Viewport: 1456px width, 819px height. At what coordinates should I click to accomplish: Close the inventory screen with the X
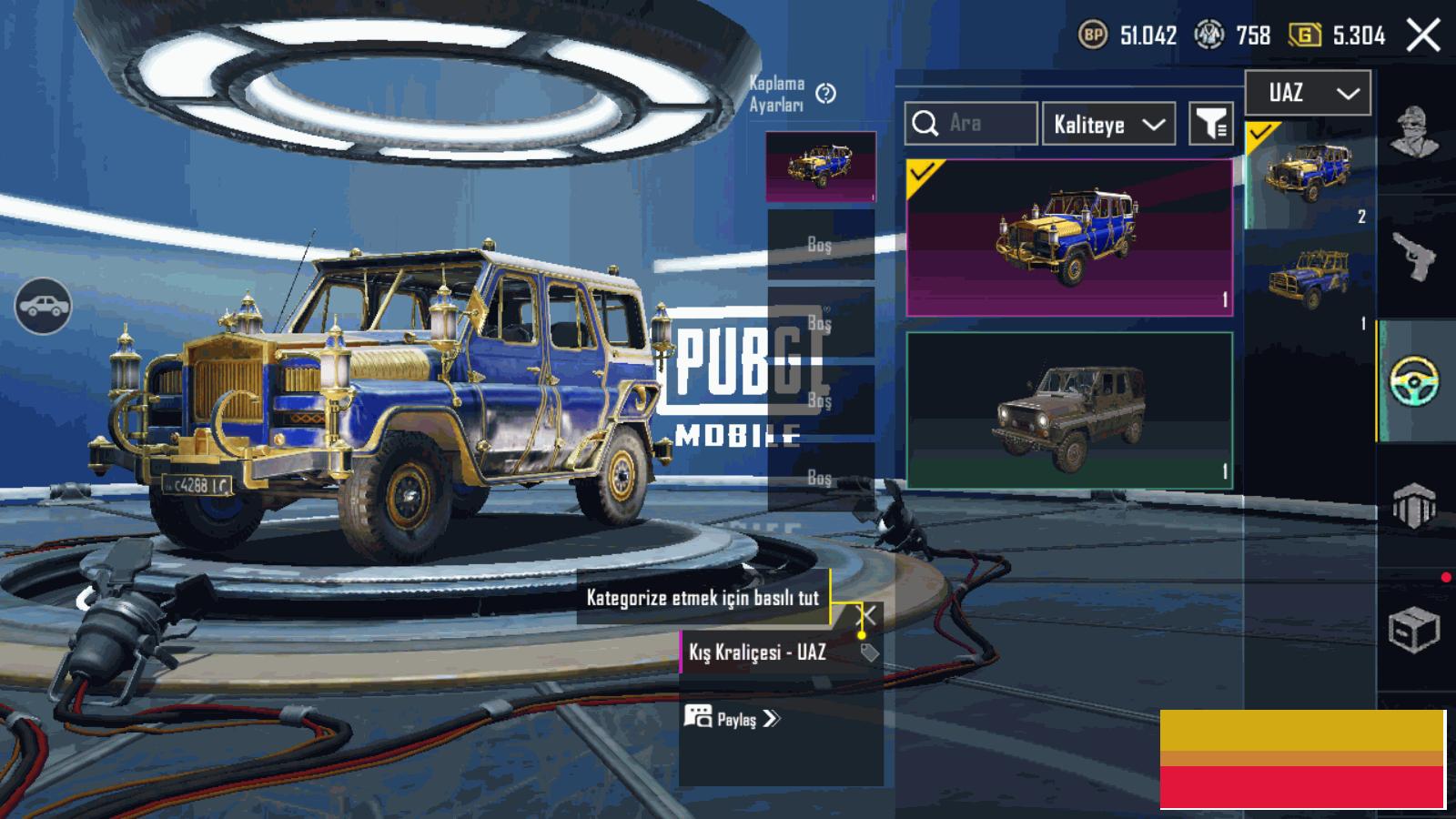(x=1423, y=35)
